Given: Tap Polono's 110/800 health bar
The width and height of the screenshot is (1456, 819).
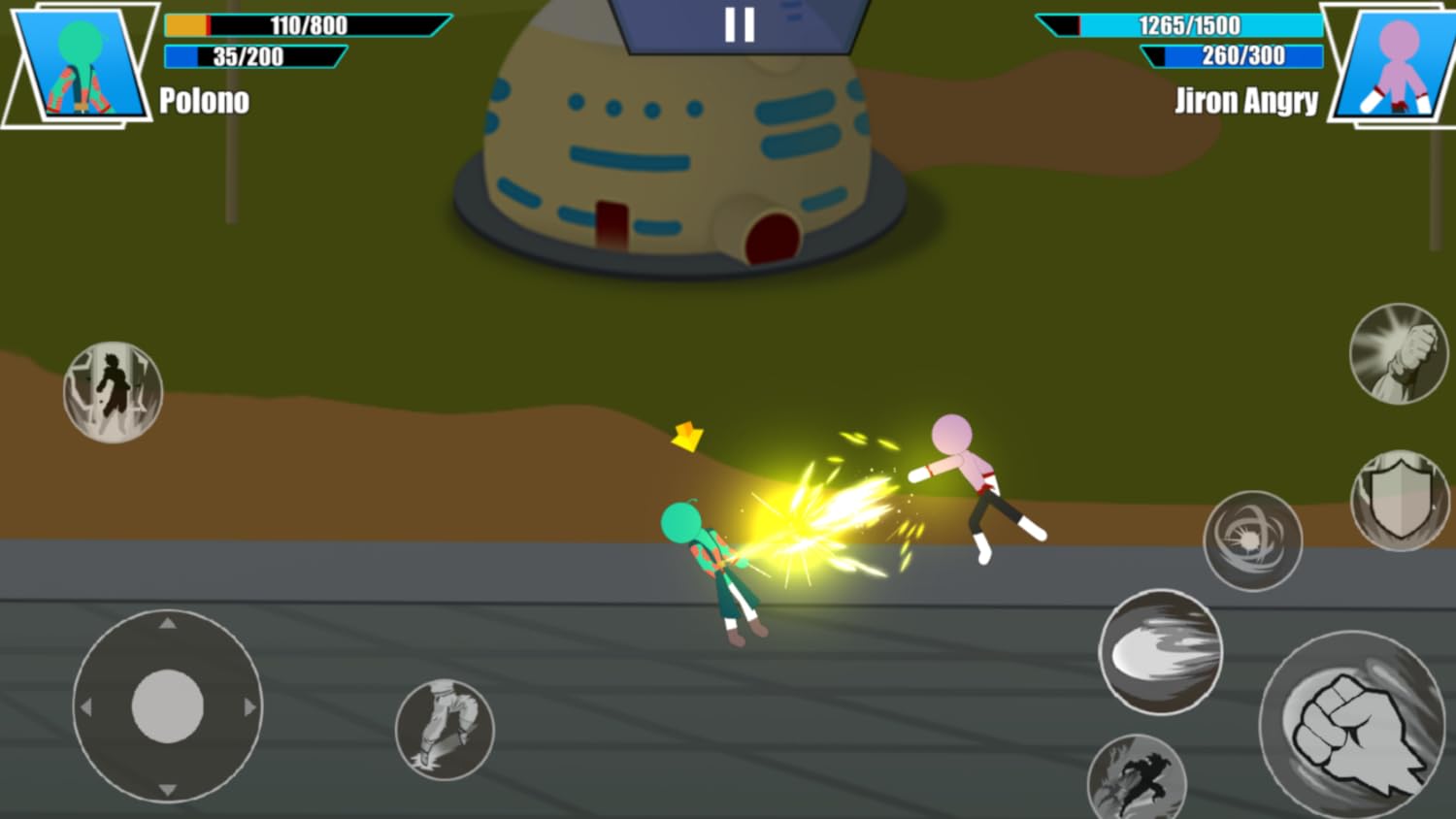Looking at the screenshot, I should click(x=309, y=24).
